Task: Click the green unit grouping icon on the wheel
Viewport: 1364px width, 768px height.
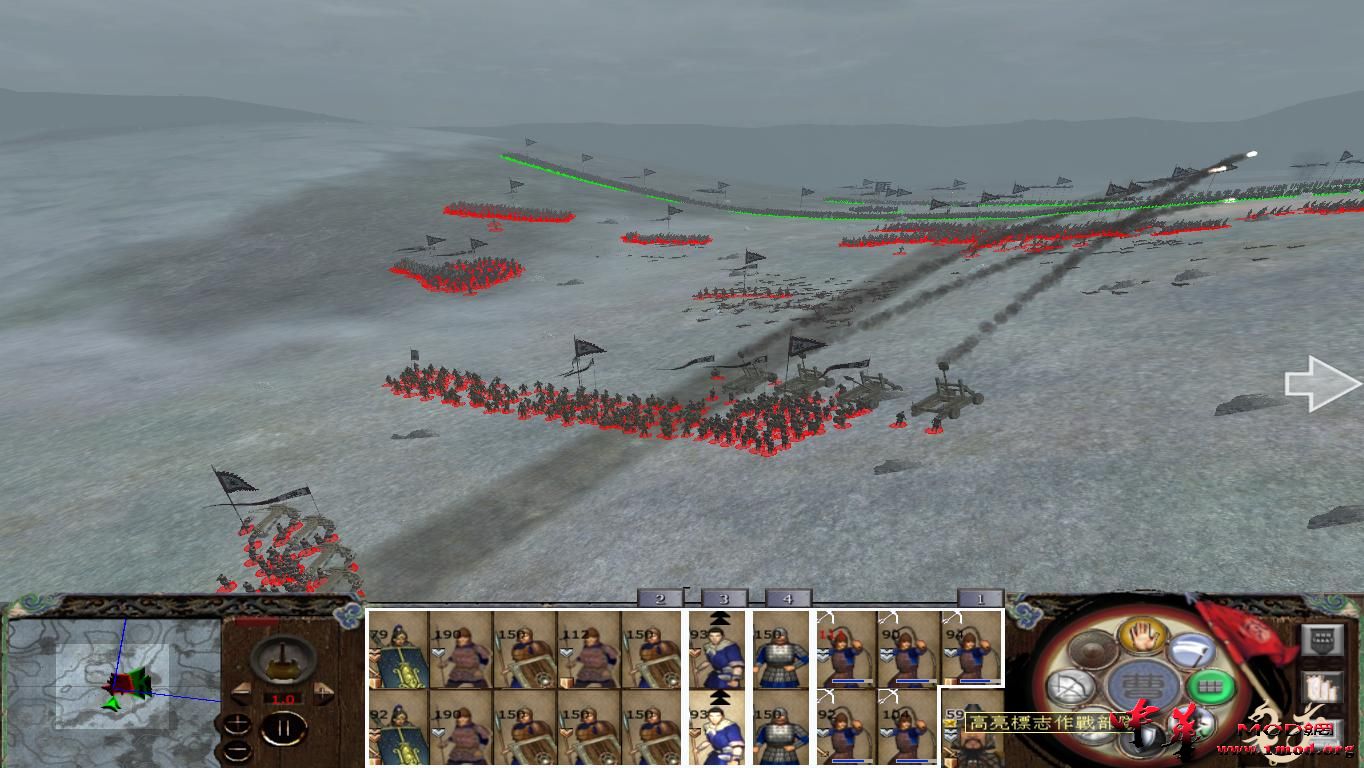Action: click(1210, 686)
